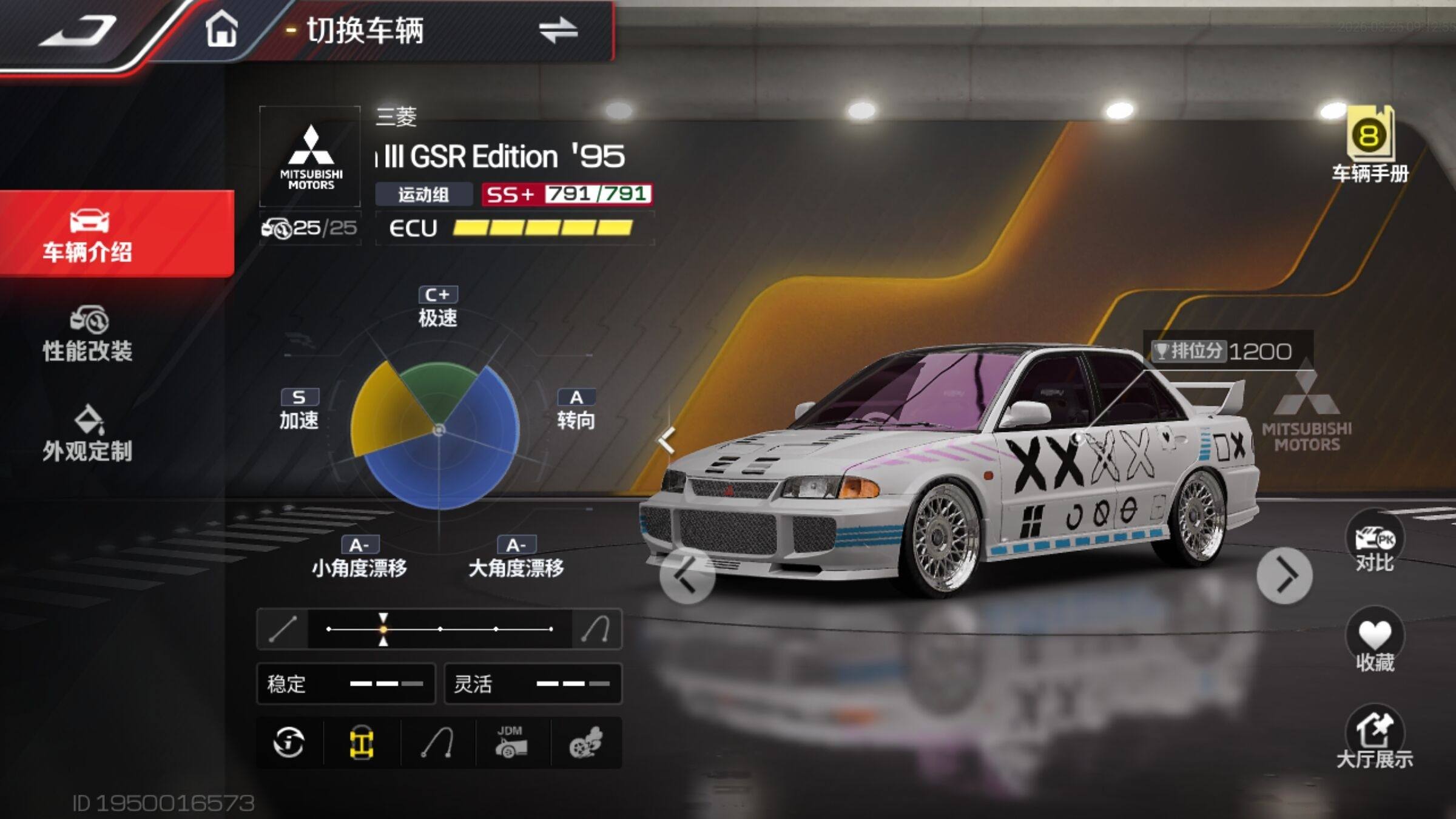Open the JDM car tag icon
Screen dimensions: 1456x819
point(511,743)
